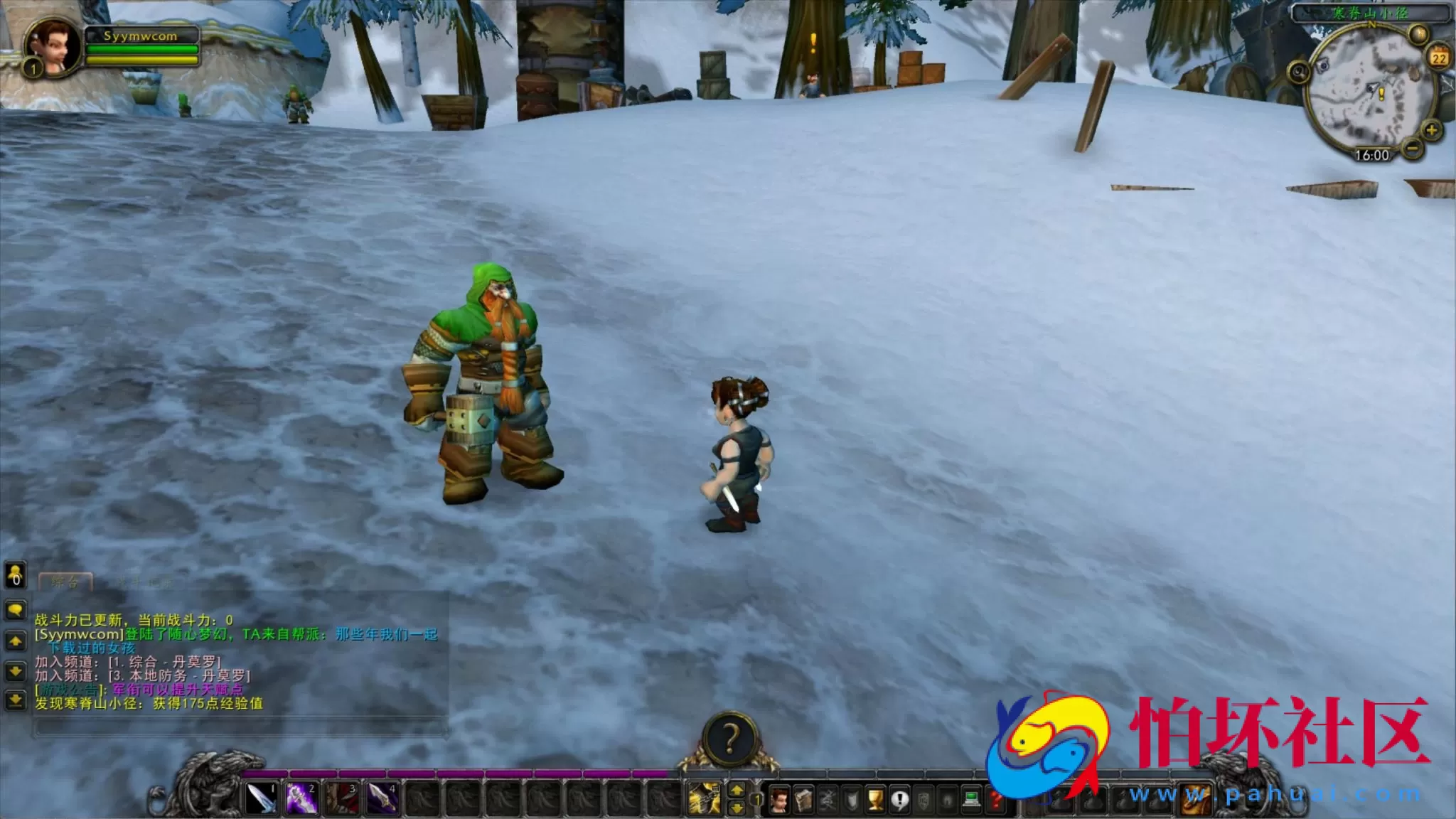Open the in-game shop computer icon

971,801
